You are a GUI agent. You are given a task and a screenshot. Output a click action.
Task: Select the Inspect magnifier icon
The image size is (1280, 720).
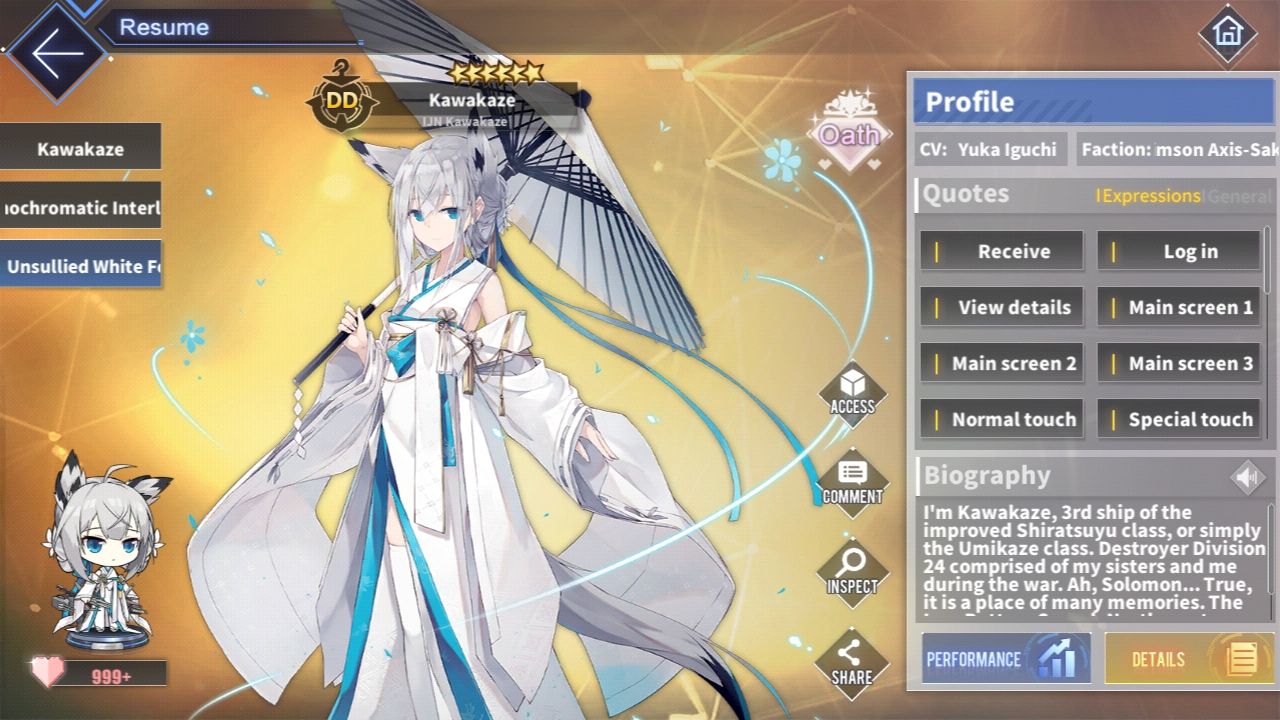coord(852,570)
